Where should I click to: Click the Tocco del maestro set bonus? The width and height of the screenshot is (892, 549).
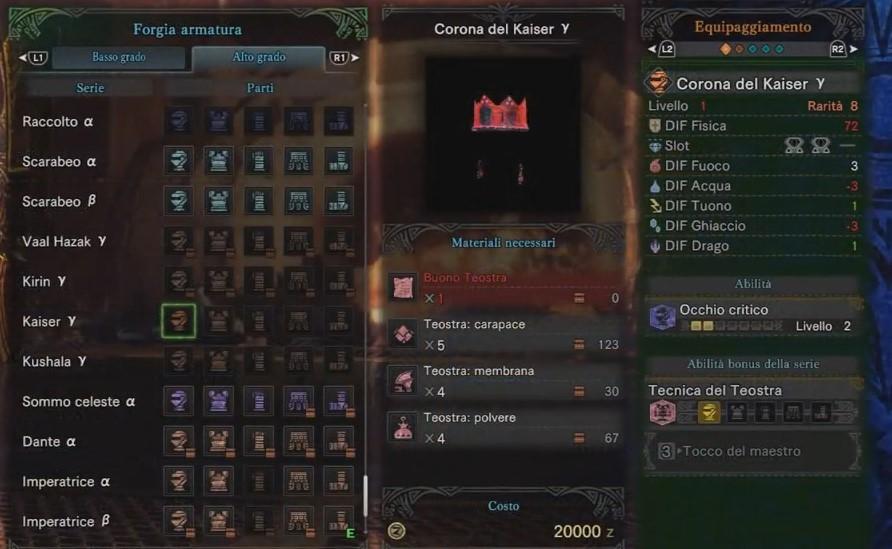pyautogui.click(x=752, y=451)
